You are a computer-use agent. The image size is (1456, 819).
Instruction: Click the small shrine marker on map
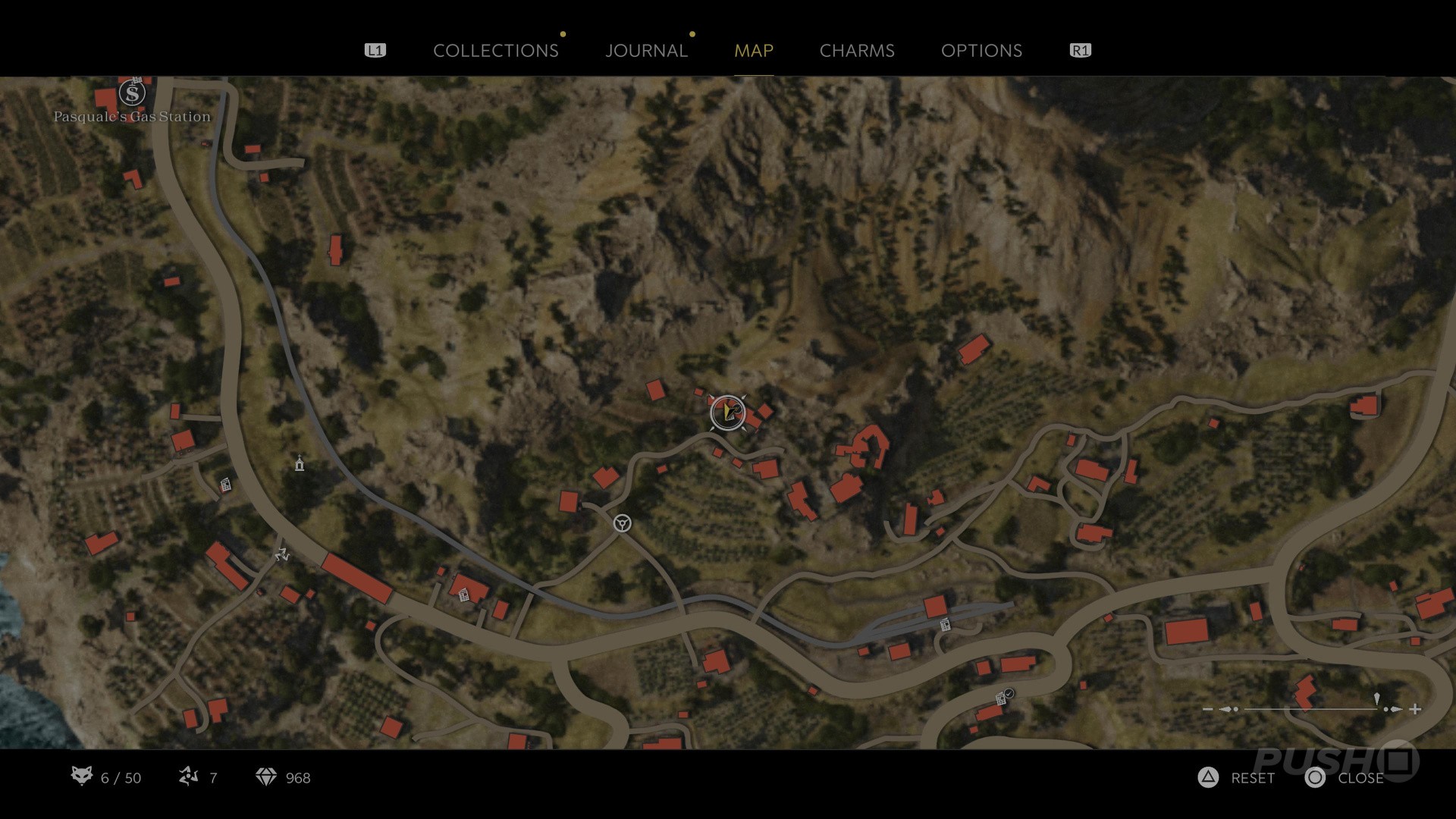(x=300, y=463)
